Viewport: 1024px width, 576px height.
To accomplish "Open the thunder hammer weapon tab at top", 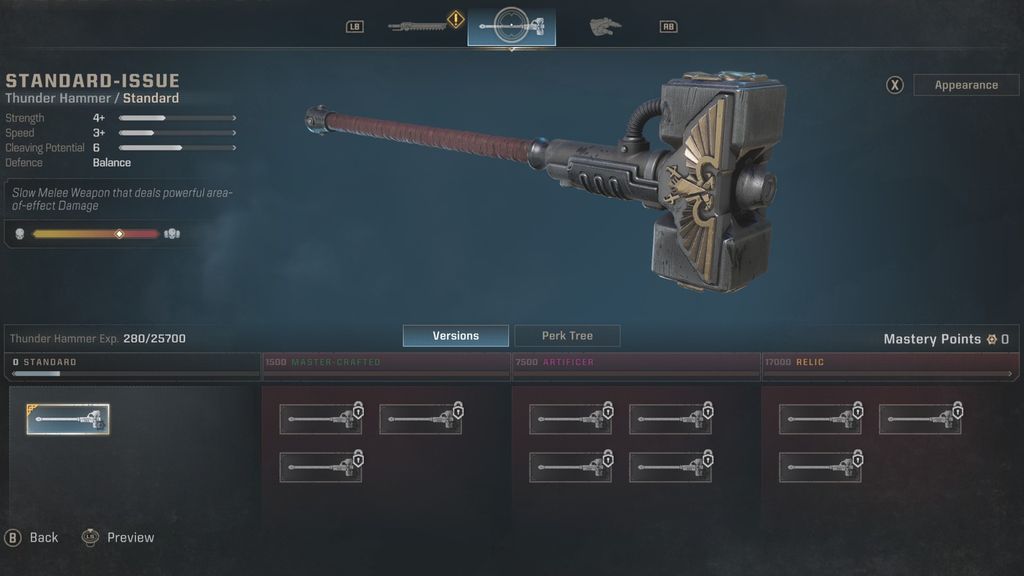I will click(511, 25).
